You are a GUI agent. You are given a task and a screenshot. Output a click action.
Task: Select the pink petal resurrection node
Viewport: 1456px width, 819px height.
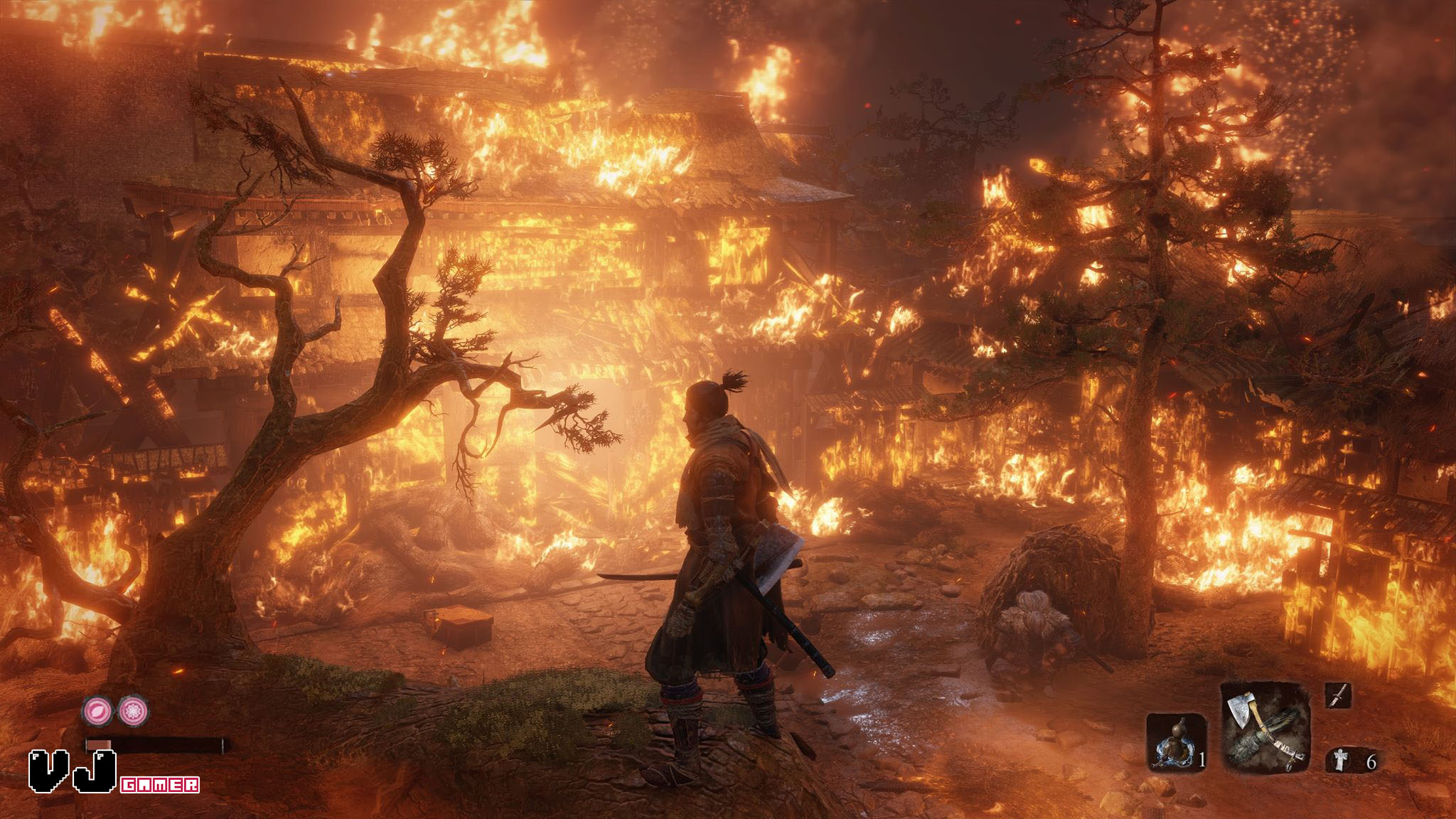[95, 710]
